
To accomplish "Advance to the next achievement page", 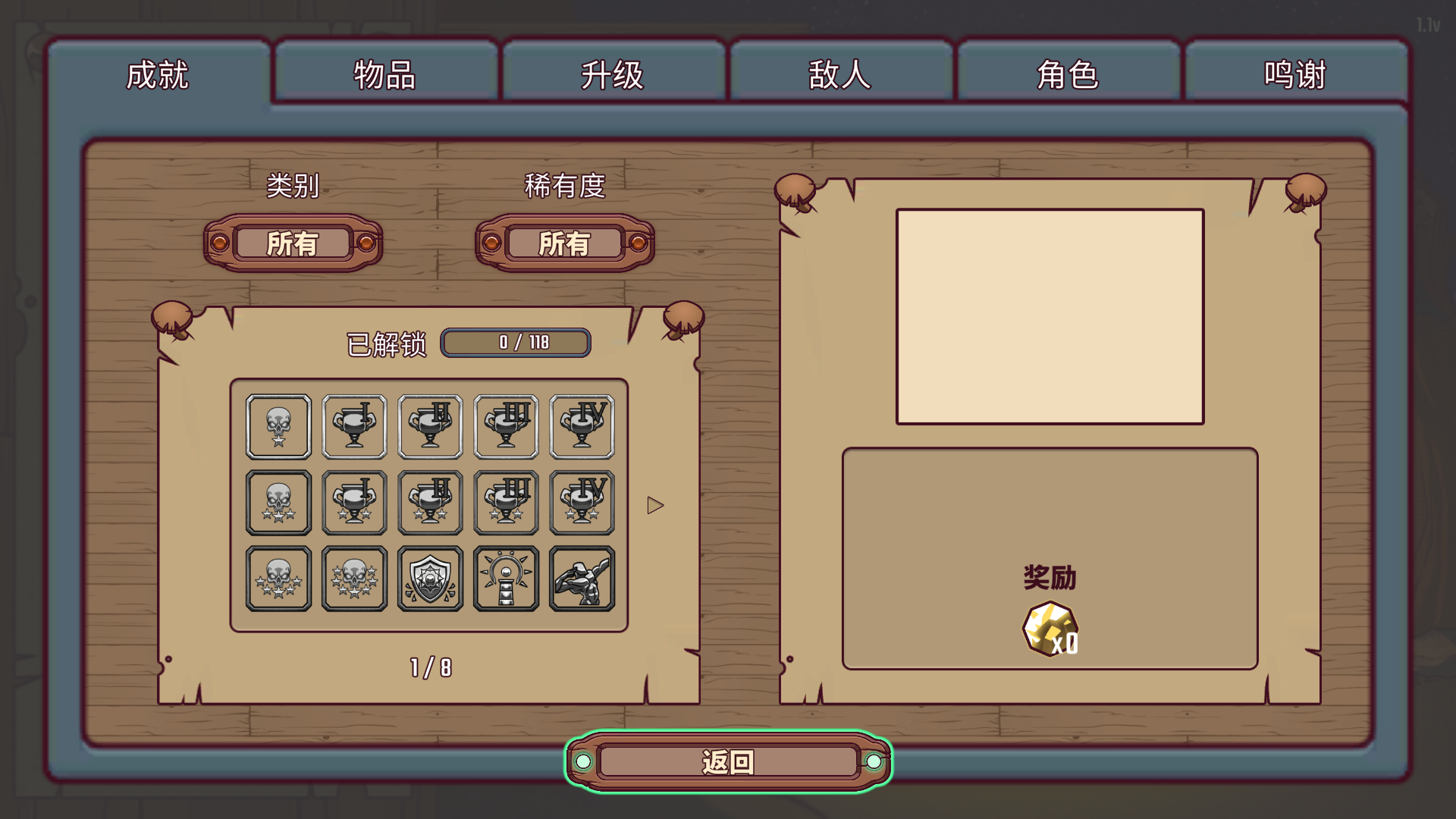I will [654, 504].
